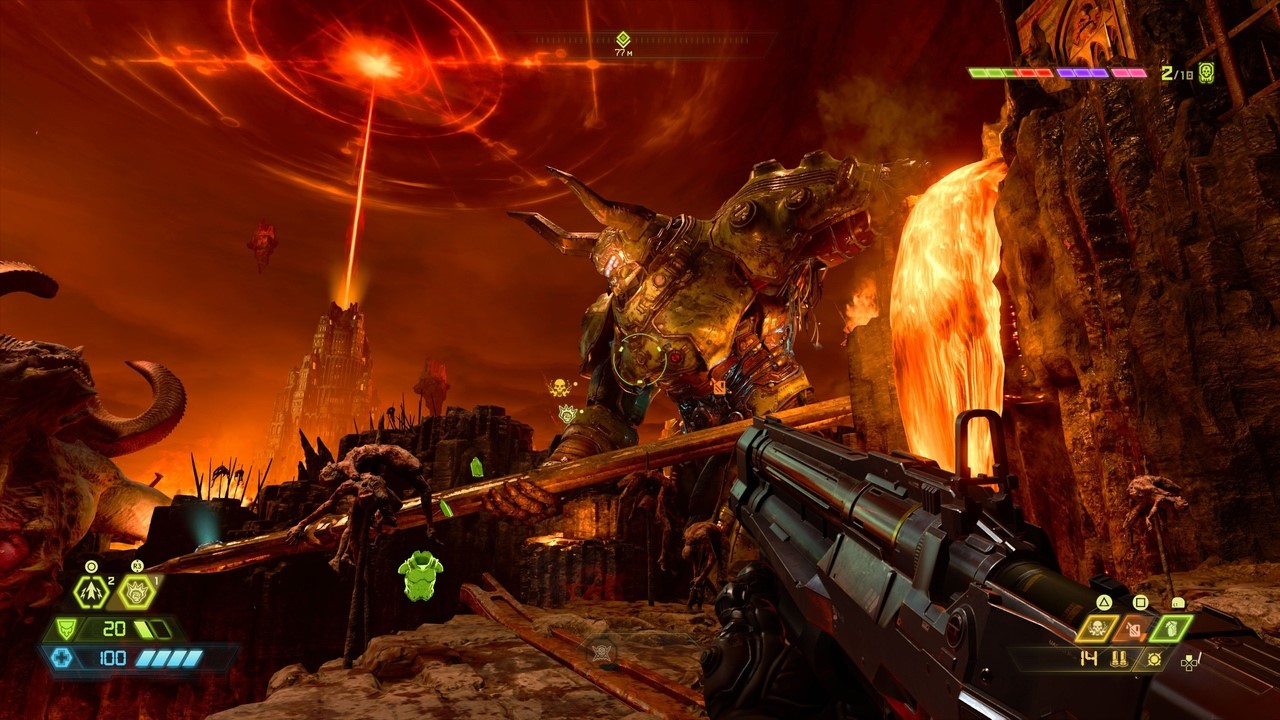Select the rocket equipment hexagon icon
The width and height of the screenshot is (1280, 720).
pyautogui.click(x=92, y=592)
